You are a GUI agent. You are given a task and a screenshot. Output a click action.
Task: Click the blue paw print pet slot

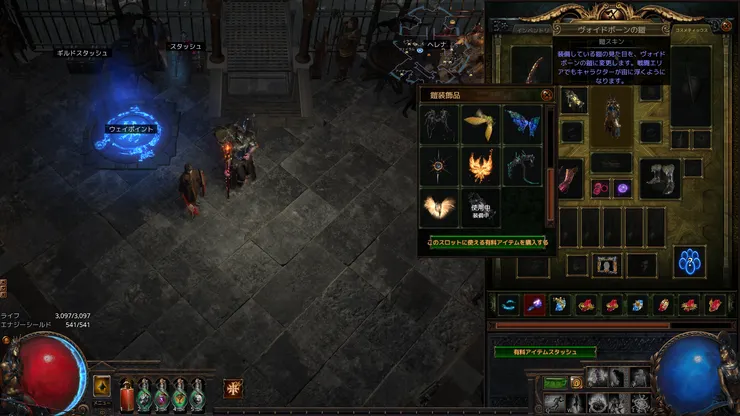[690, 262]
